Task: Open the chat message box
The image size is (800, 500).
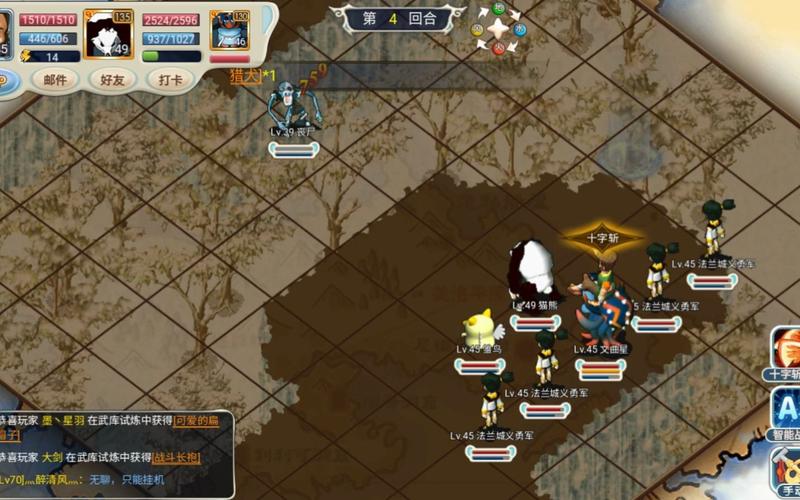Action: click(117, 454)
